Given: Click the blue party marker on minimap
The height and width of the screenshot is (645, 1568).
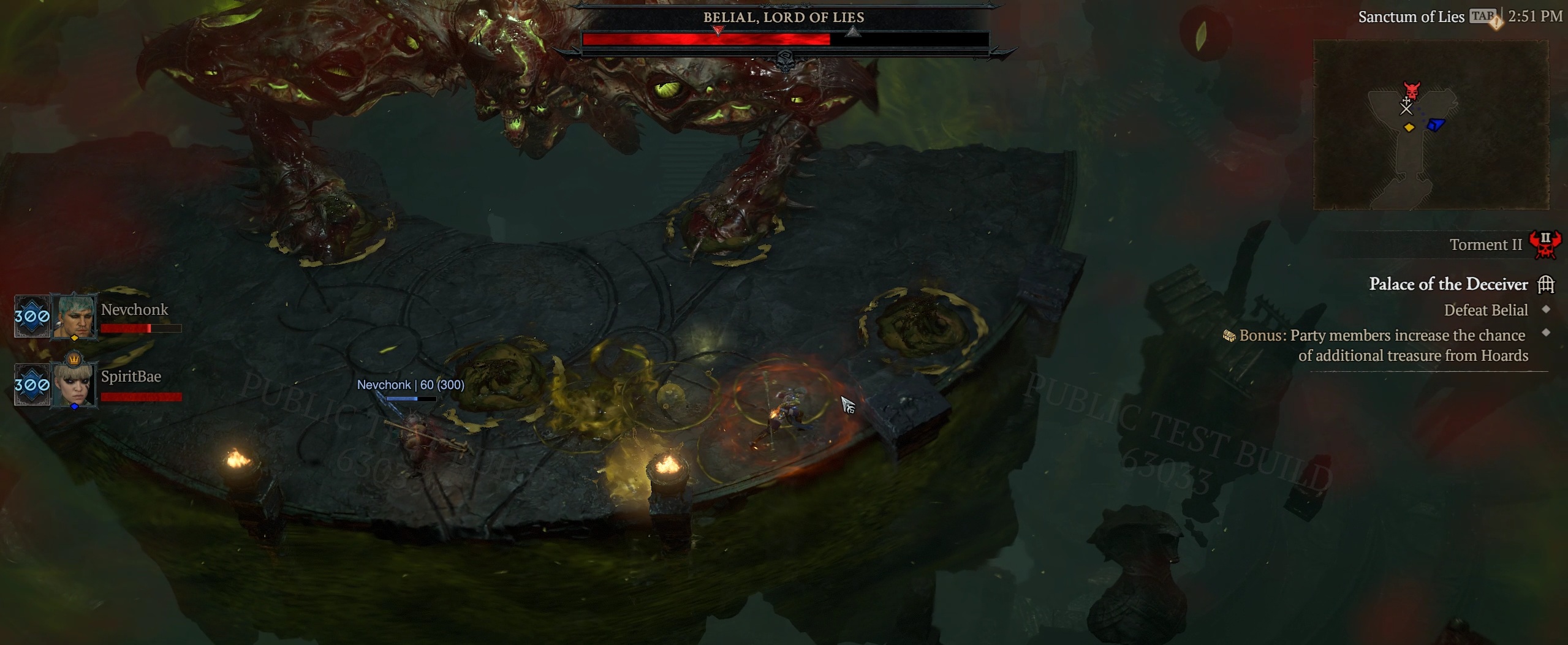Looking at the screenshot, I should (x=1436, y=125).
